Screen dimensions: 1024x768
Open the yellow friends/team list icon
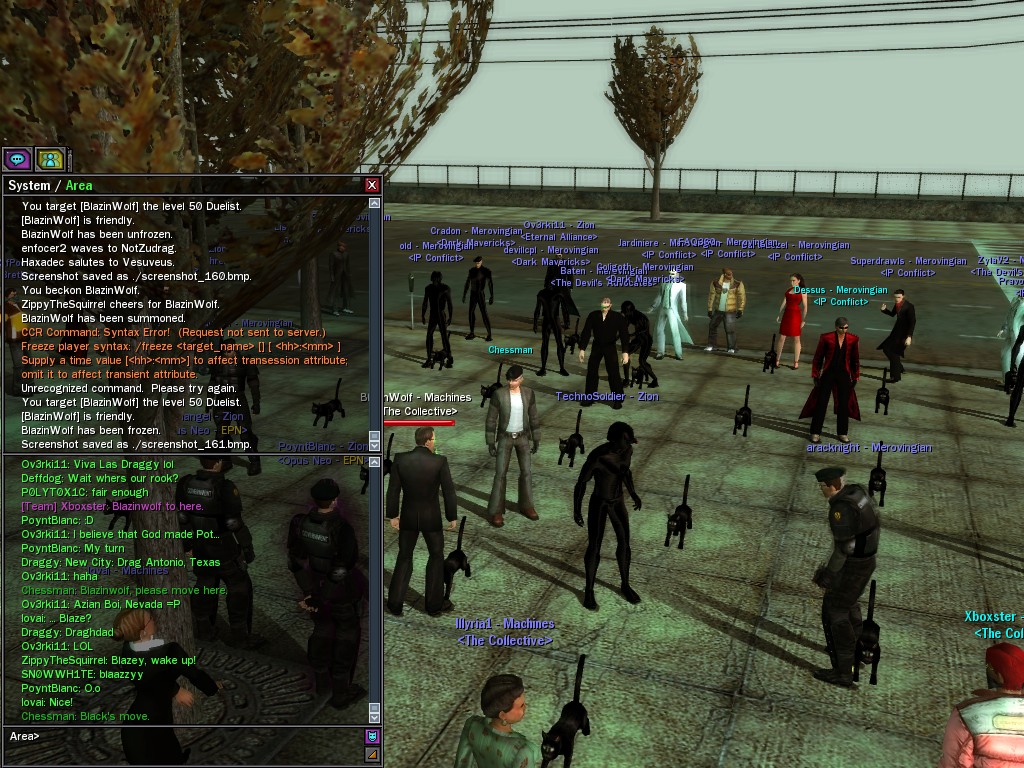click(49, 159)
